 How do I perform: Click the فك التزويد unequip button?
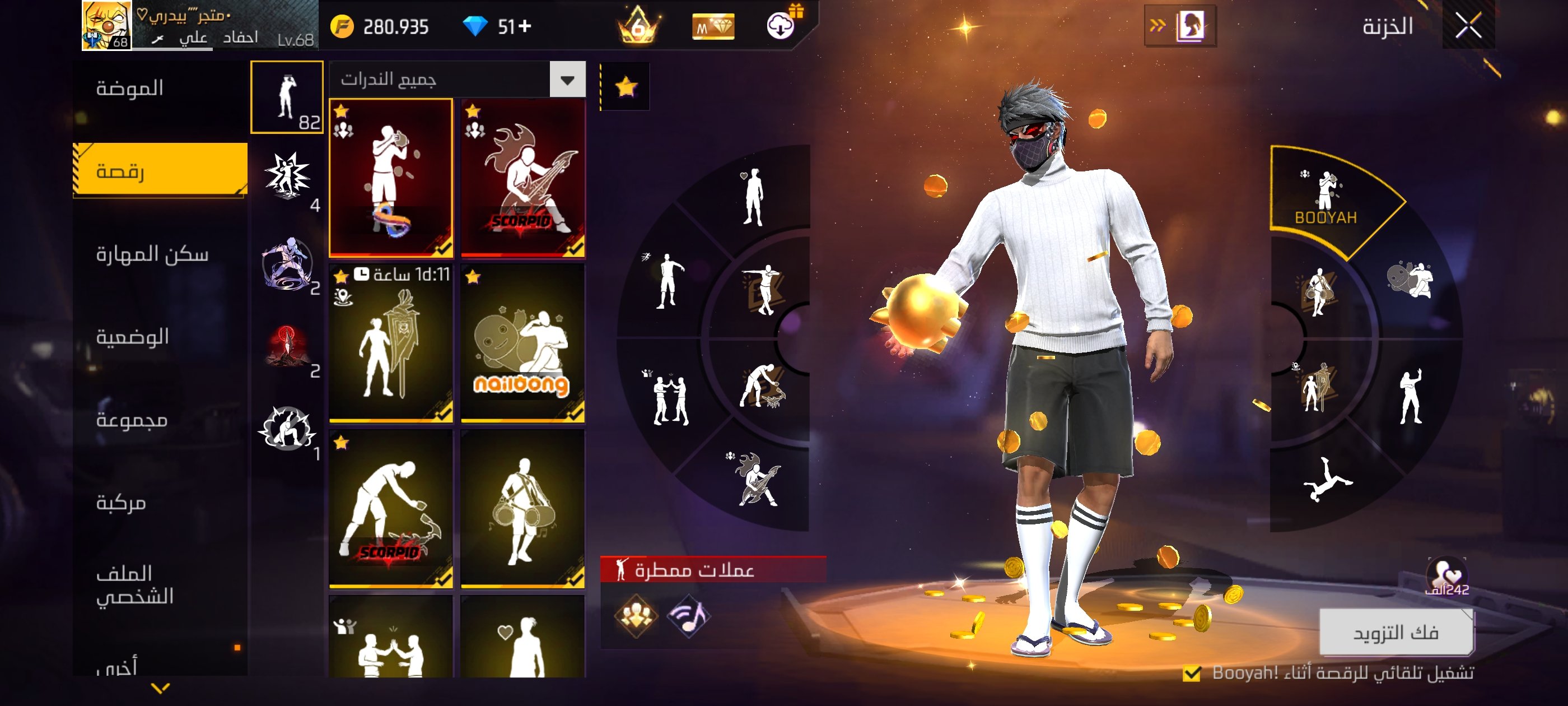point(1395,632)
